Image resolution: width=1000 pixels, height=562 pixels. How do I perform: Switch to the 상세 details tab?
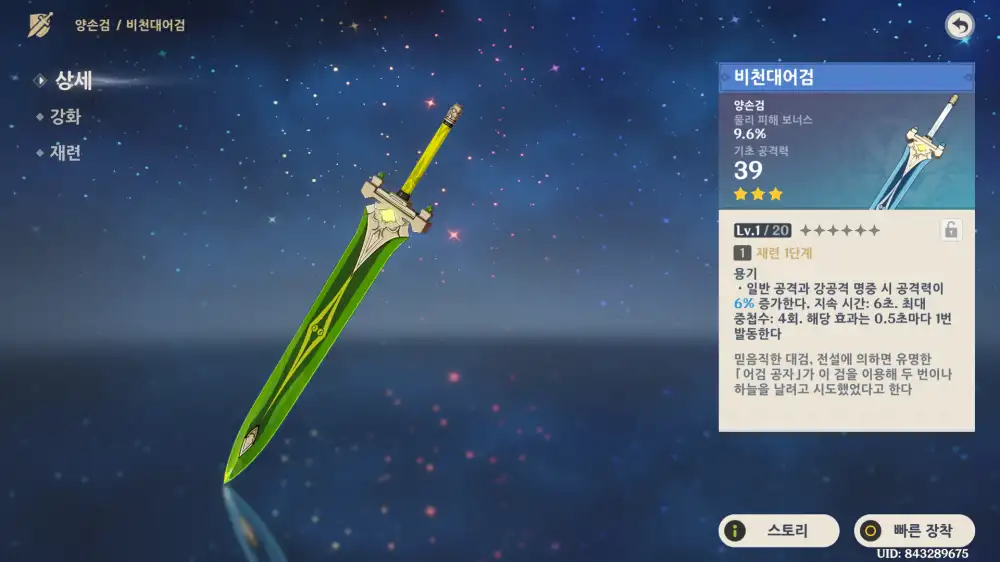click(72, 81)
